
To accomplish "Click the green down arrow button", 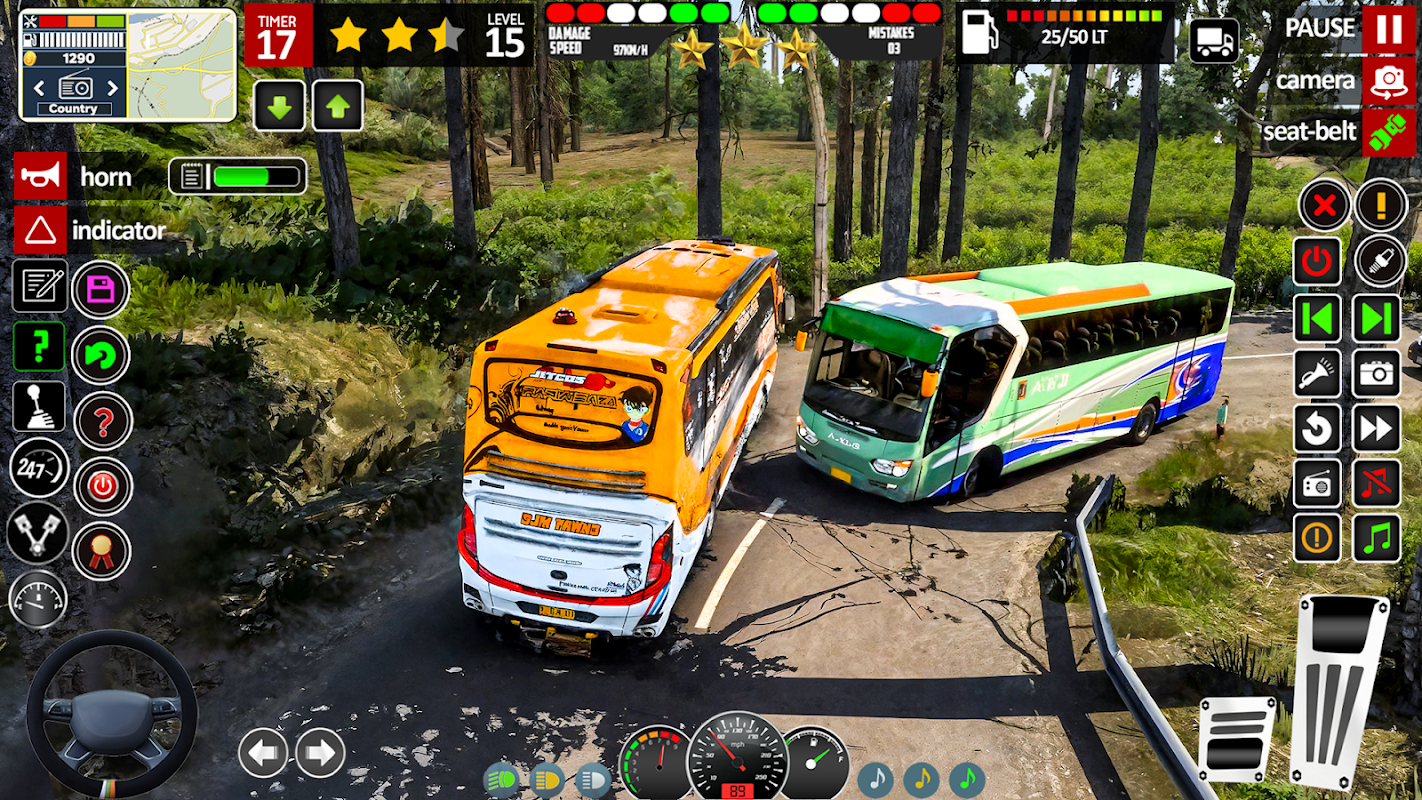I will tap(279, 106).
